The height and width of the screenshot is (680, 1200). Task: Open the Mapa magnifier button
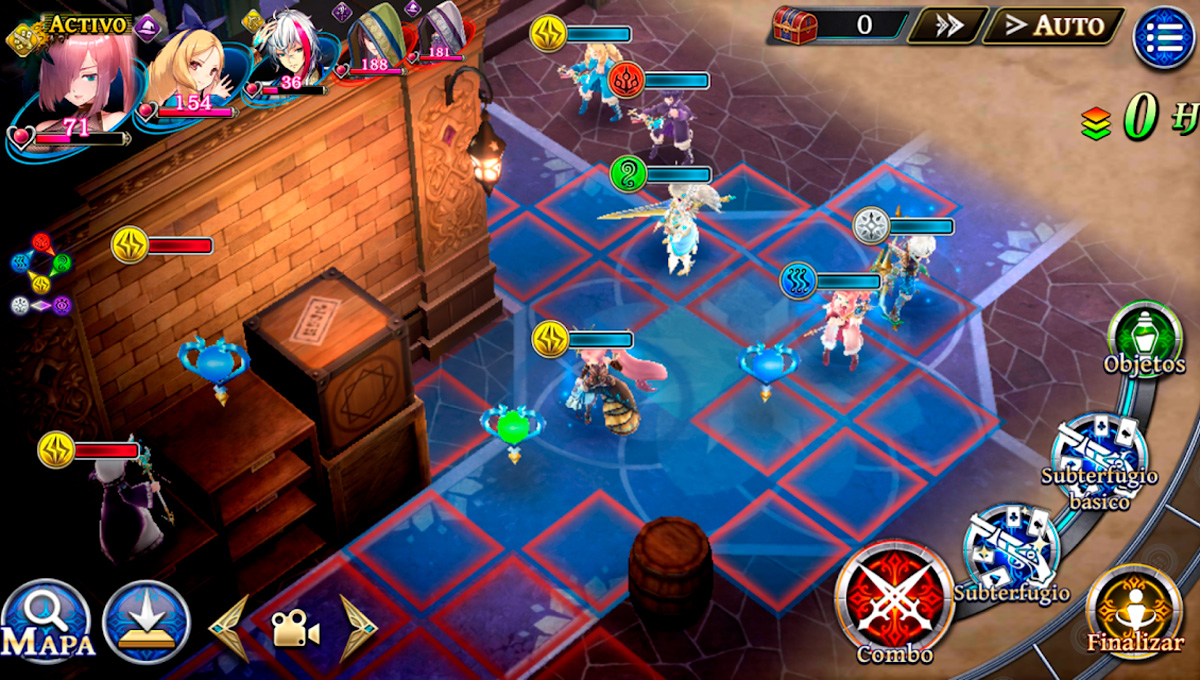45,622
